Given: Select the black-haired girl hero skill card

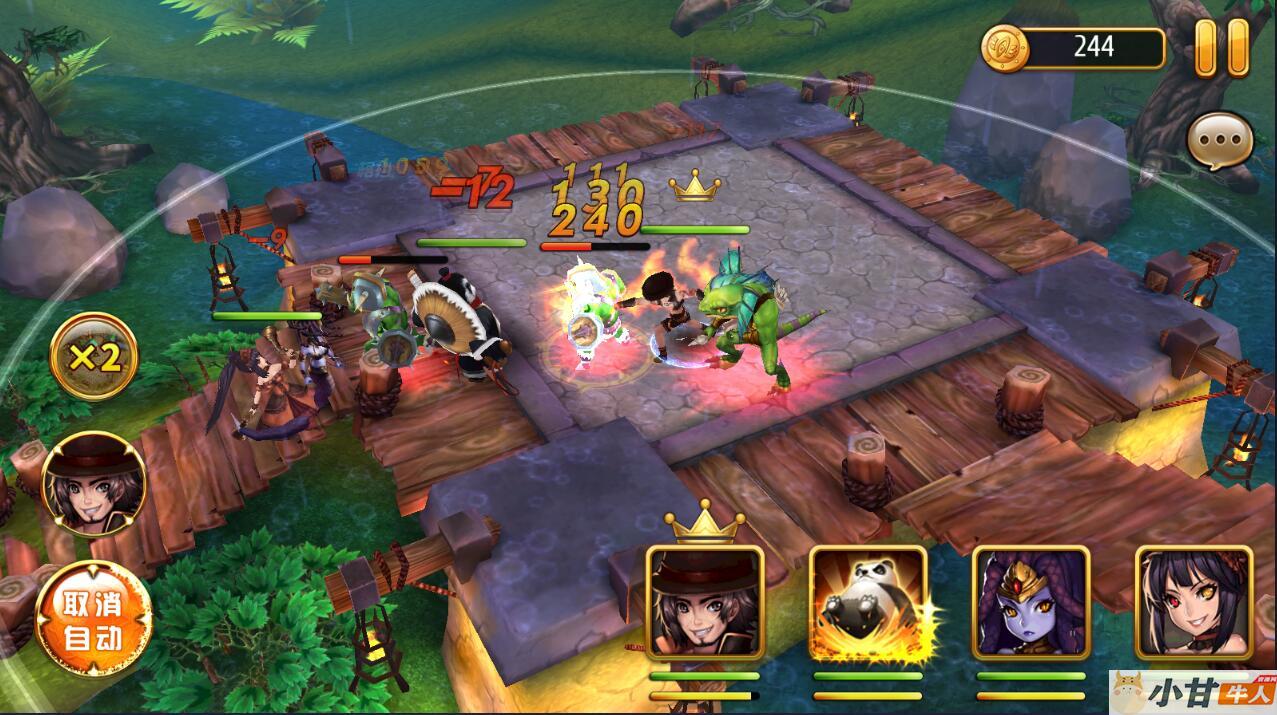Looking at the screenshot, I should point(1193,602).
